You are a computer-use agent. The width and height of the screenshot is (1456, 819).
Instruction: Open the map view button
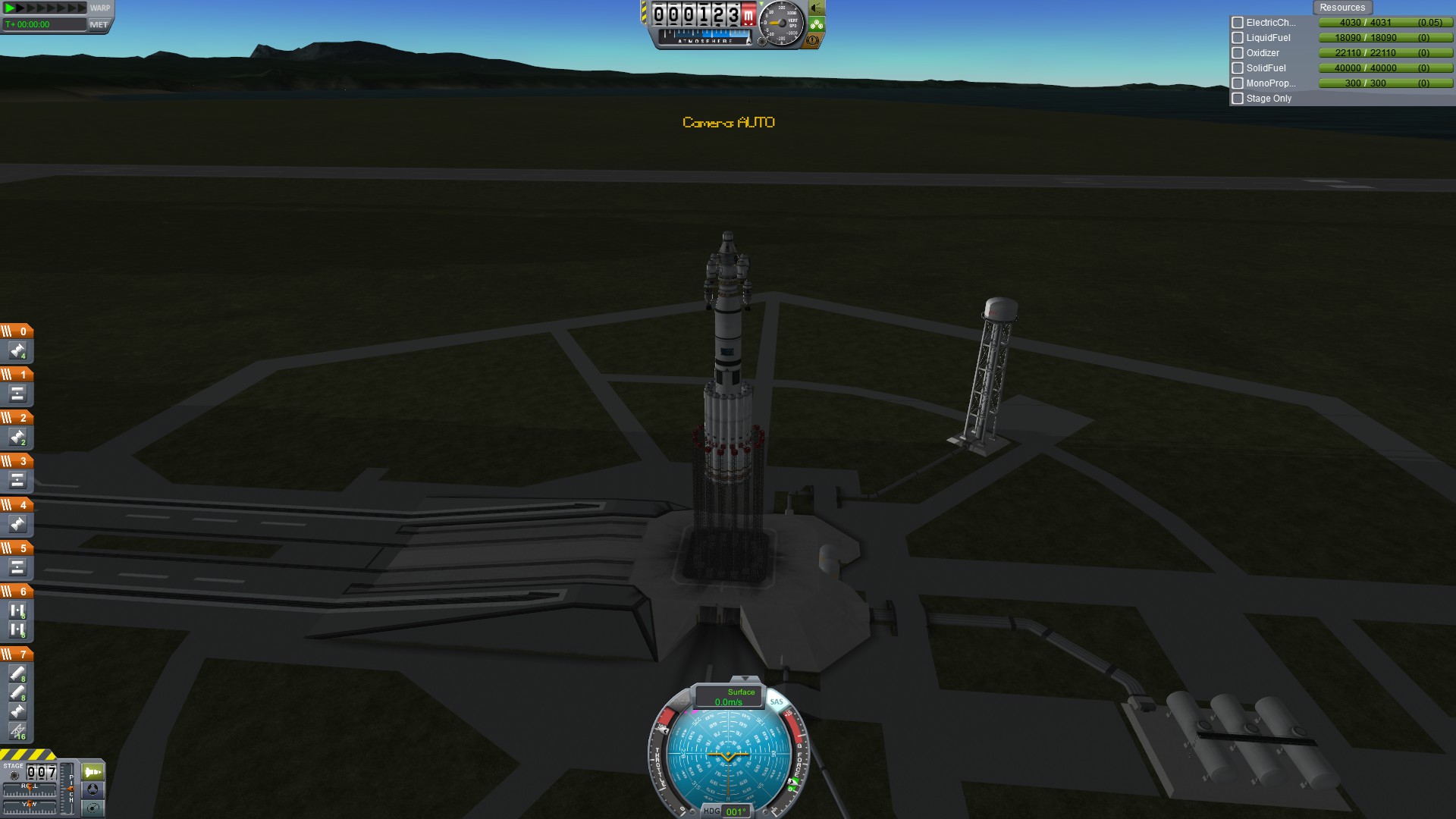pyautogui.click(x=93, y=808)
